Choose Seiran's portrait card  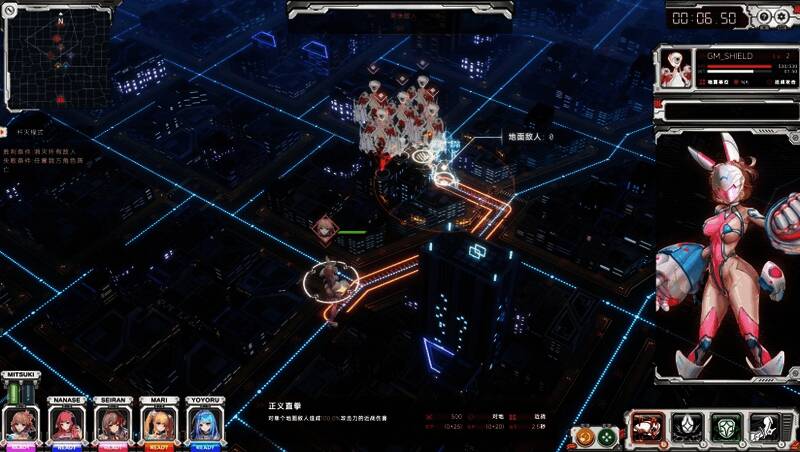113,424
